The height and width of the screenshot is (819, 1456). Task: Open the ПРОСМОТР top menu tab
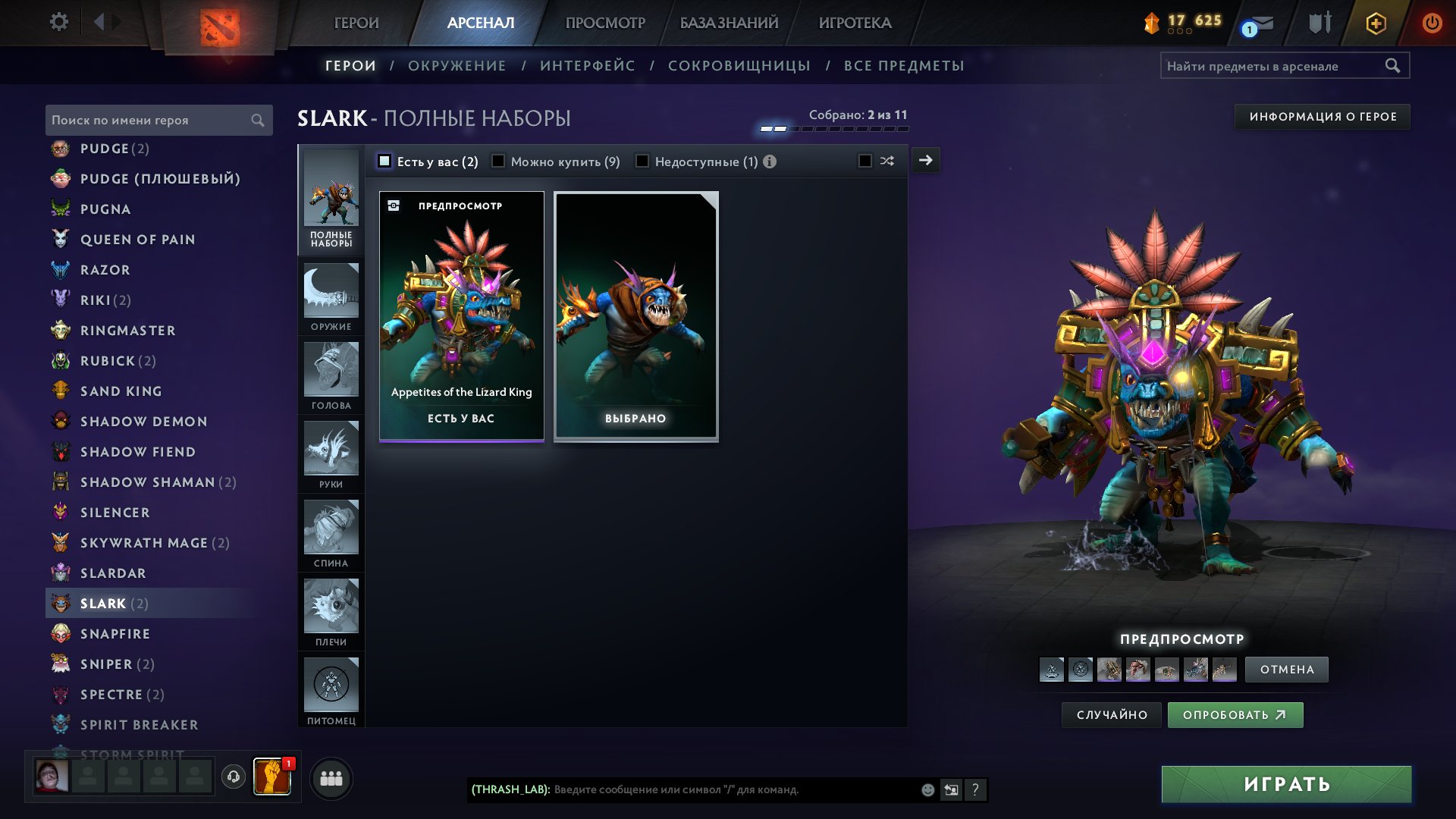click(x=605, y=23)
